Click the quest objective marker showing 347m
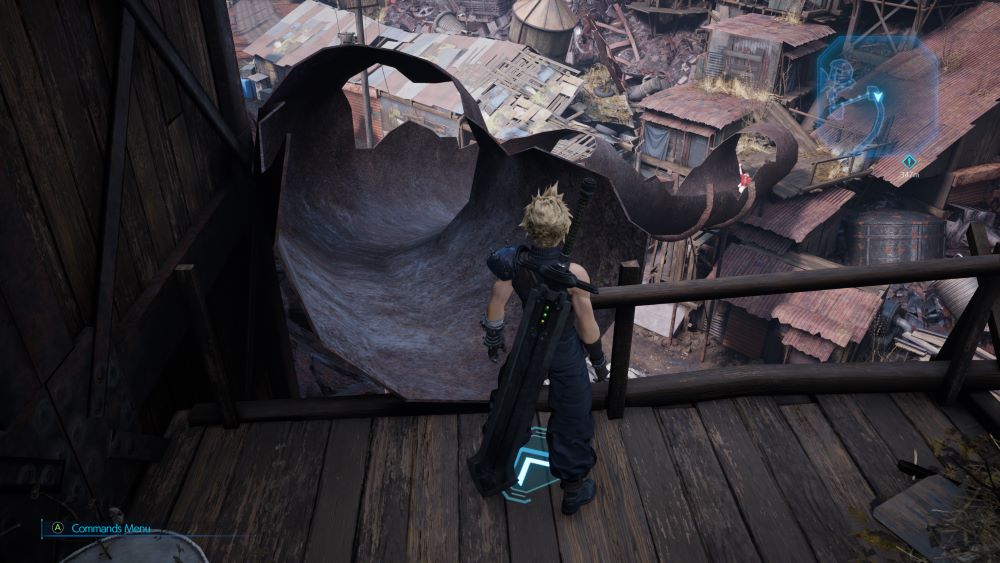Screen dimensions: 1000x563 tap(909, 161)
